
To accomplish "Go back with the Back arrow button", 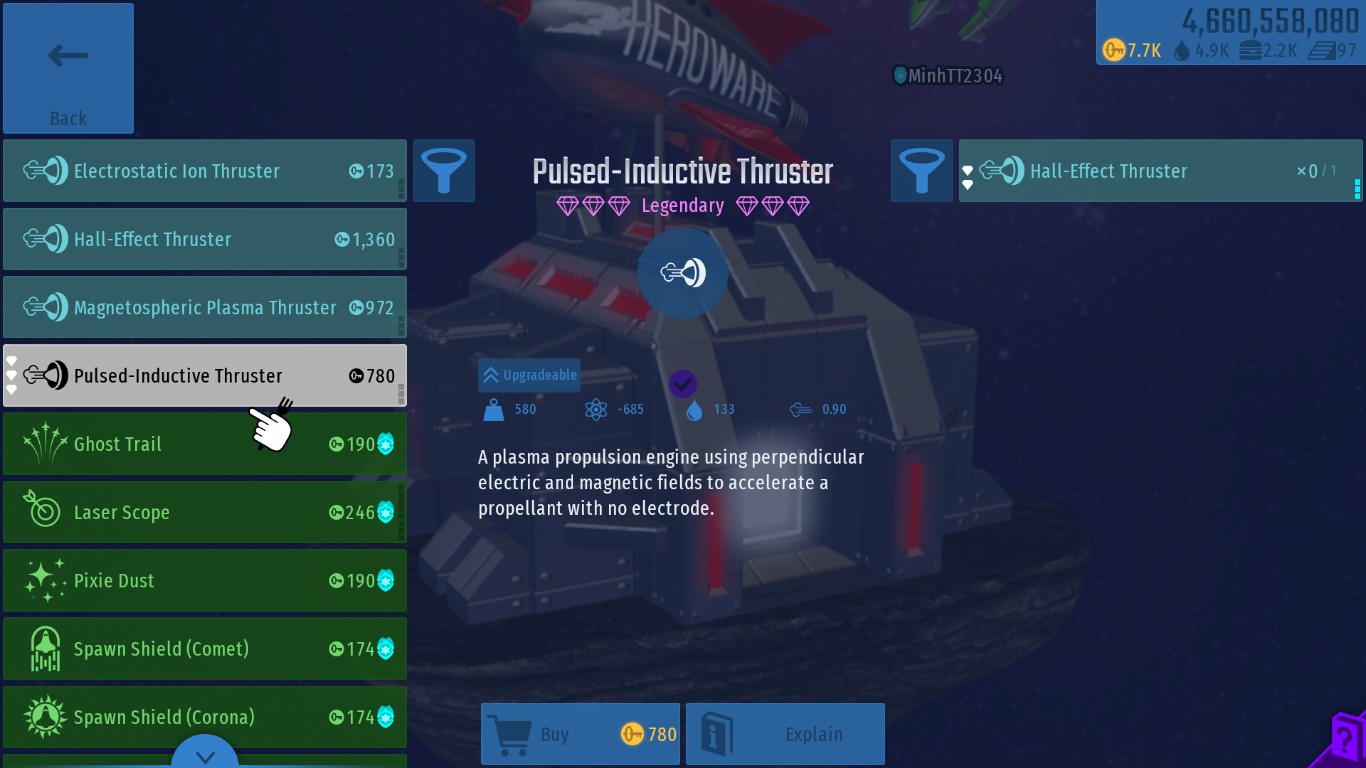I will [x=68, y=69].
